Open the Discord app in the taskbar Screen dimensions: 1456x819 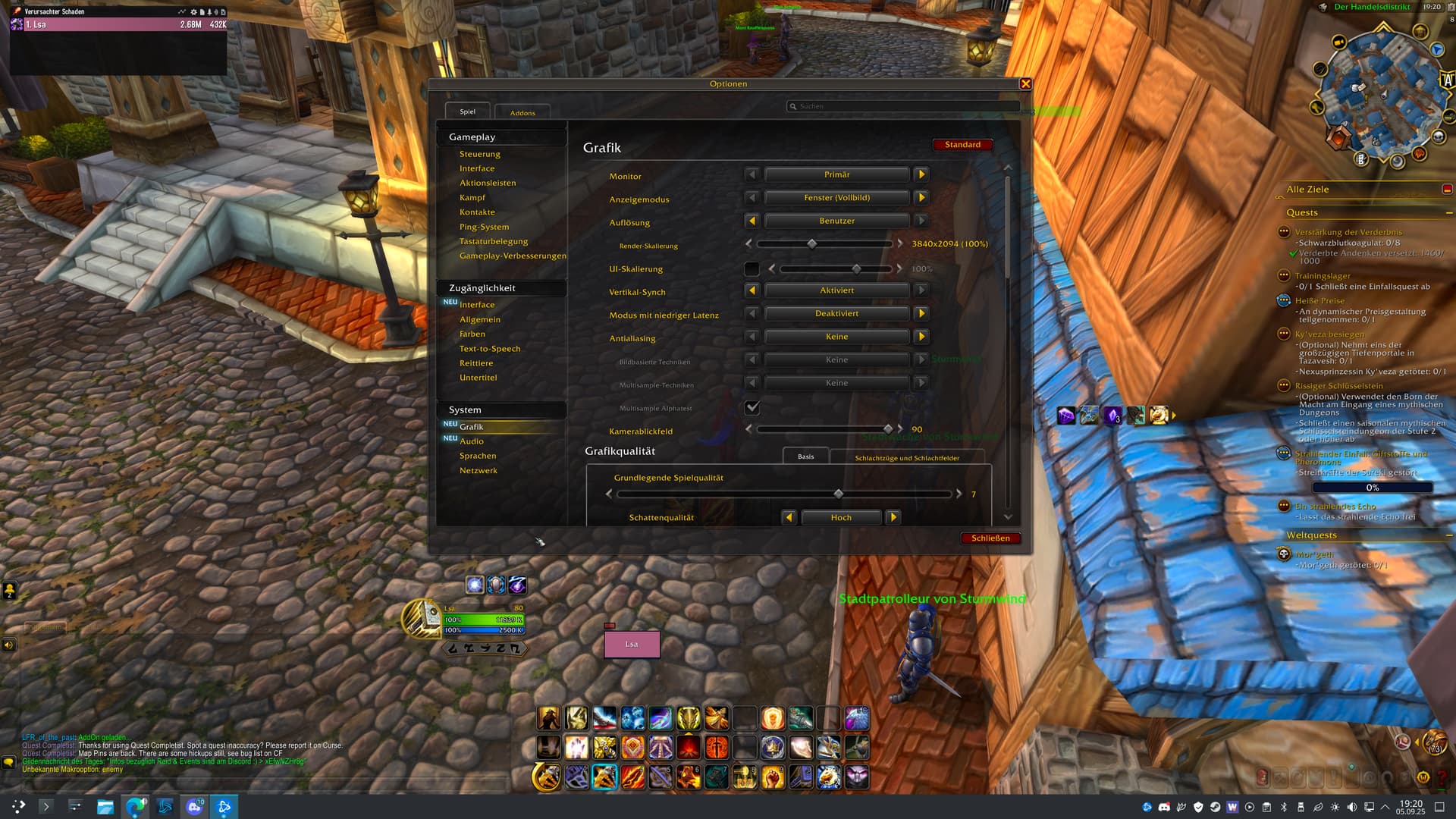pyautogui.click(x=195, y=807)
